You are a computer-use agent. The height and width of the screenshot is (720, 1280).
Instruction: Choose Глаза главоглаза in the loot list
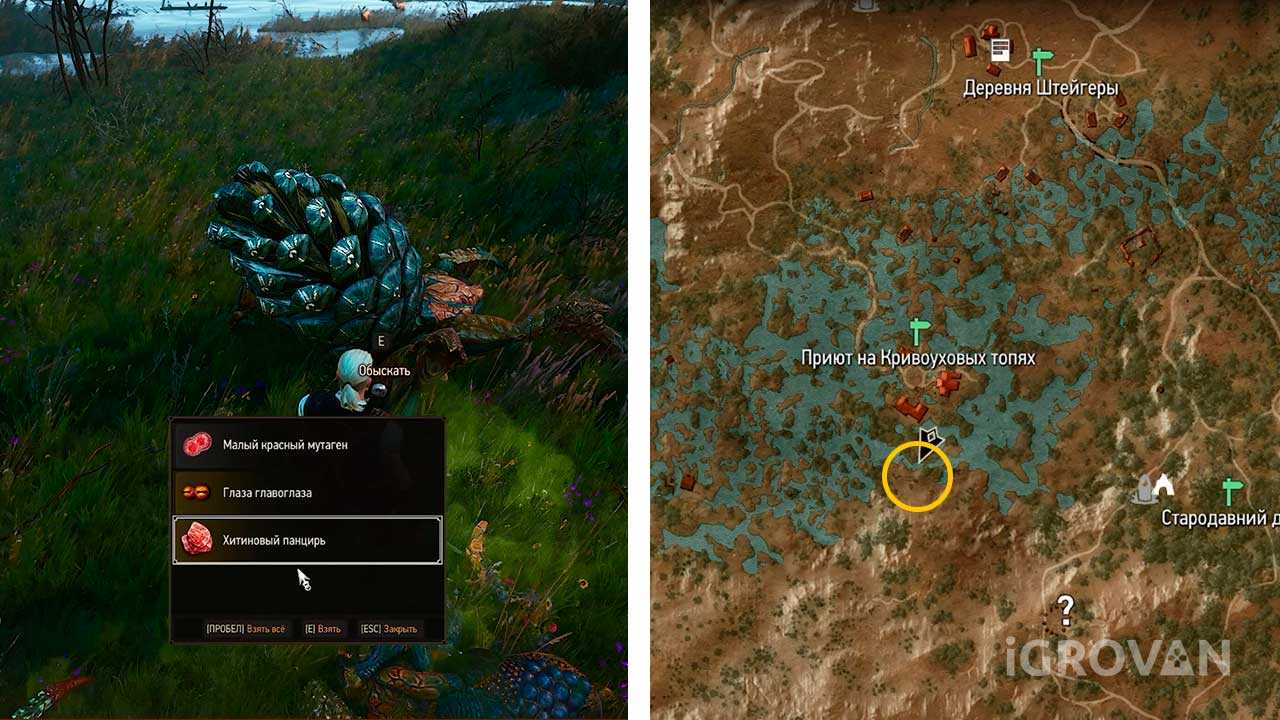[308, 493]
